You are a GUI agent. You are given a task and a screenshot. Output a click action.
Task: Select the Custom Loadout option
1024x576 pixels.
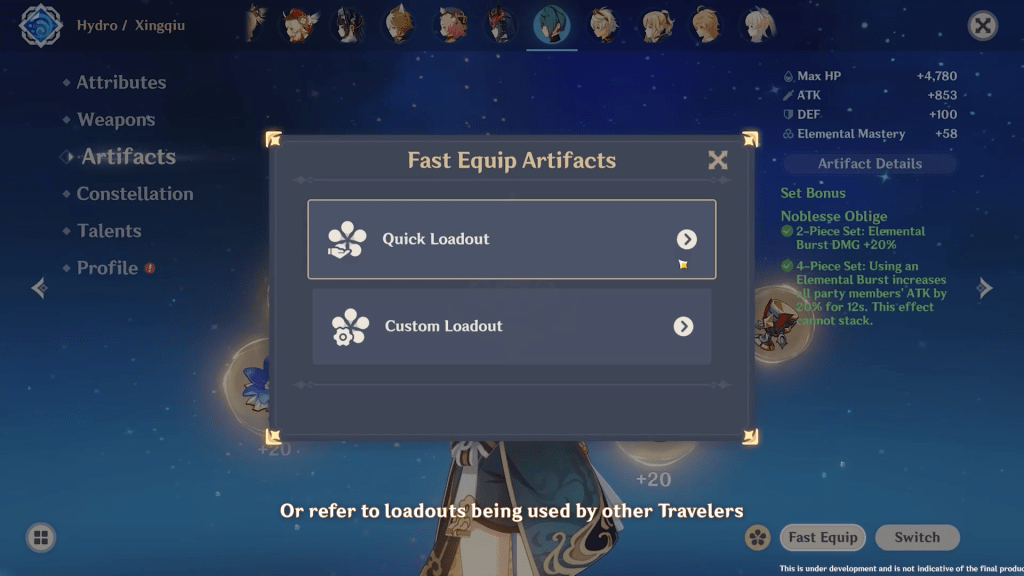click(x=511, y=326)
